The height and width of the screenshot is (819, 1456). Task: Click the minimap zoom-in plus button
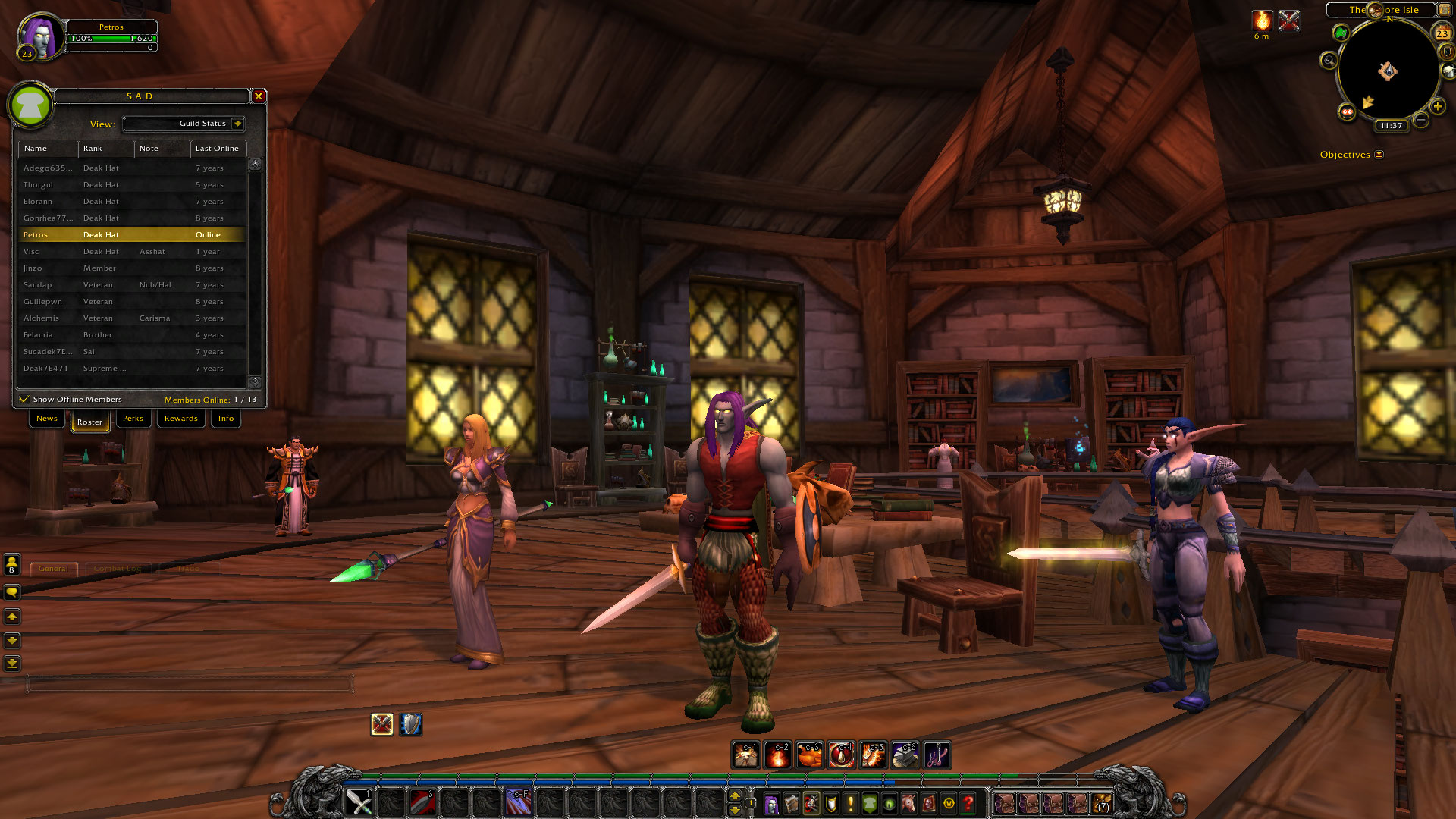click(1437, 106)
